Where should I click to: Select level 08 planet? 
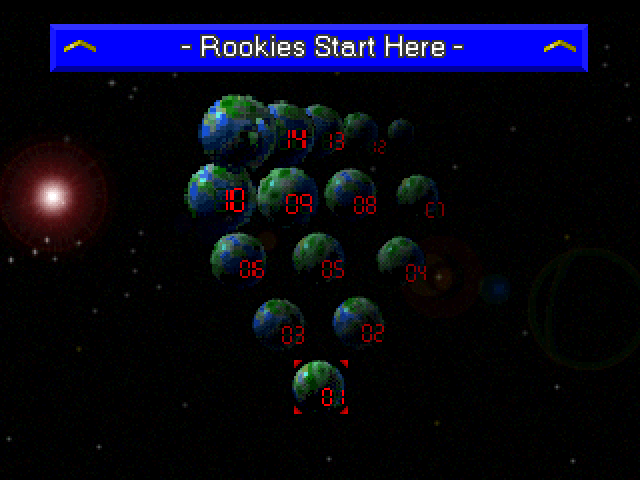click(x=350, y=194)
